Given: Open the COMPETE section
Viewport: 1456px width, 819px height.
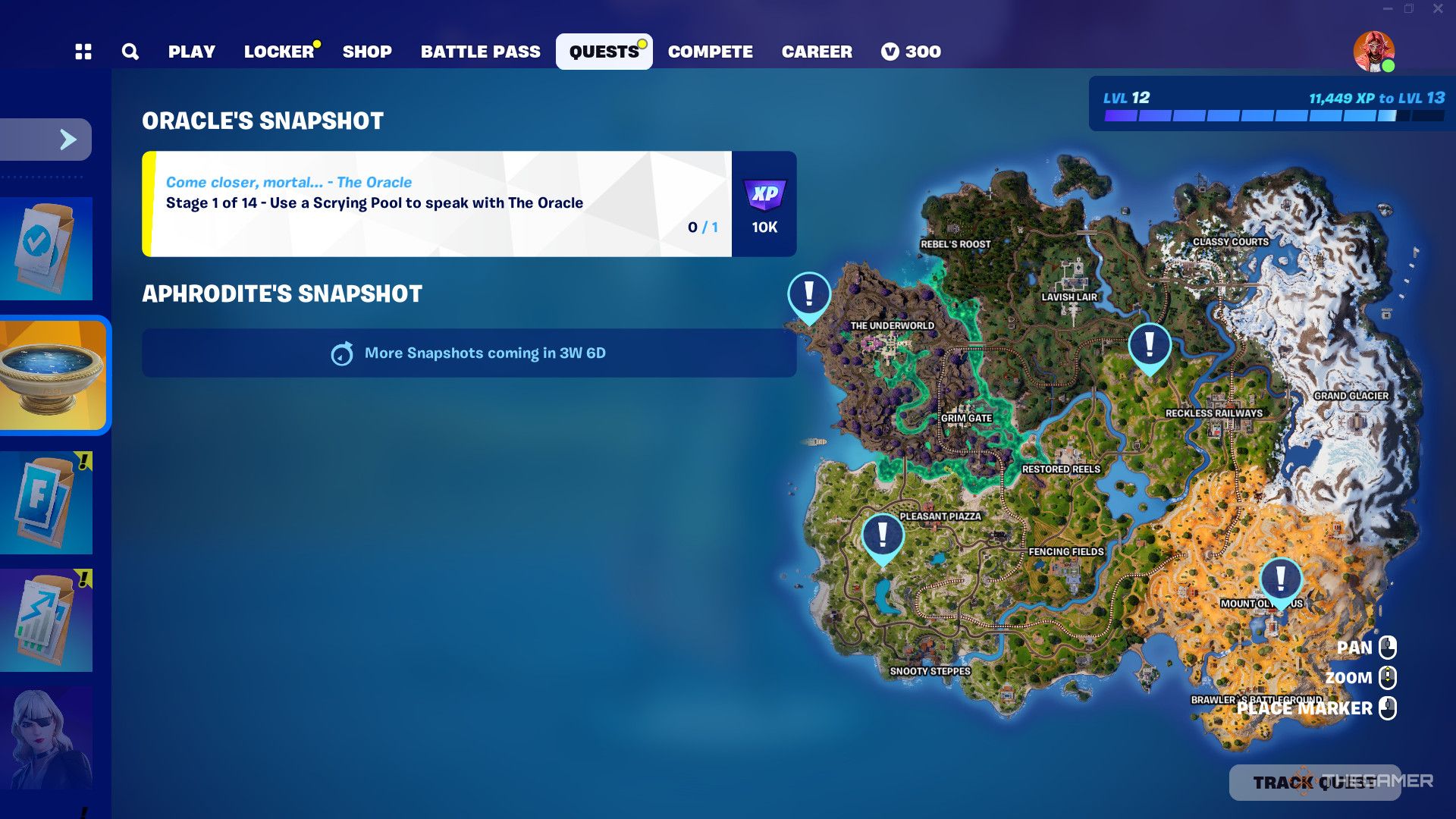Looking at the screenshot, I should (710, 51).
